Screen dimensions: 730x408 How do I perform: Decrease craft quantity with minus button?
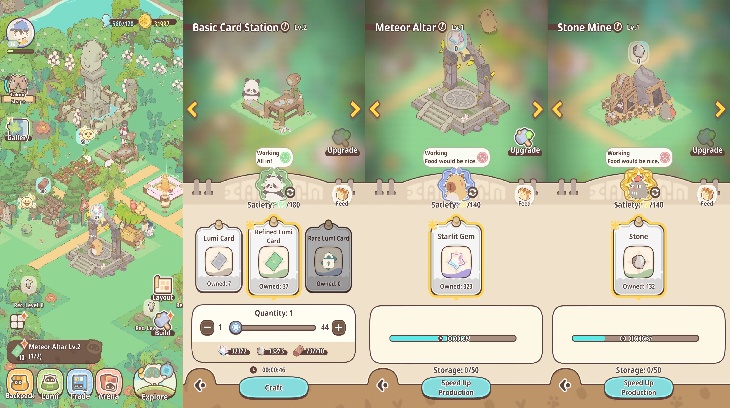208,327
